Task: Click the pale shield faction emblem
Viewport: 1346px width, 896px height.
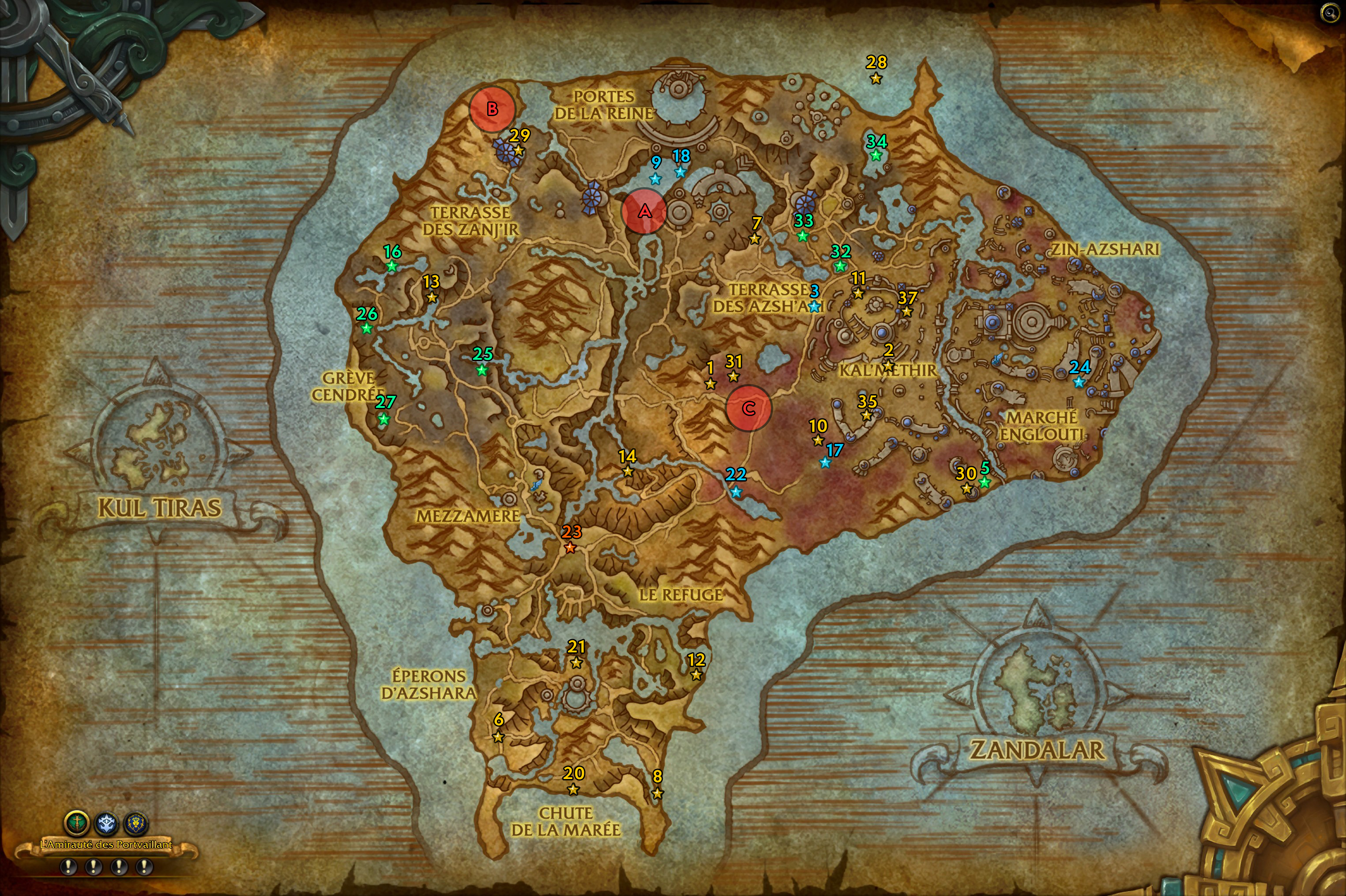Action: [x=107, y=823]
